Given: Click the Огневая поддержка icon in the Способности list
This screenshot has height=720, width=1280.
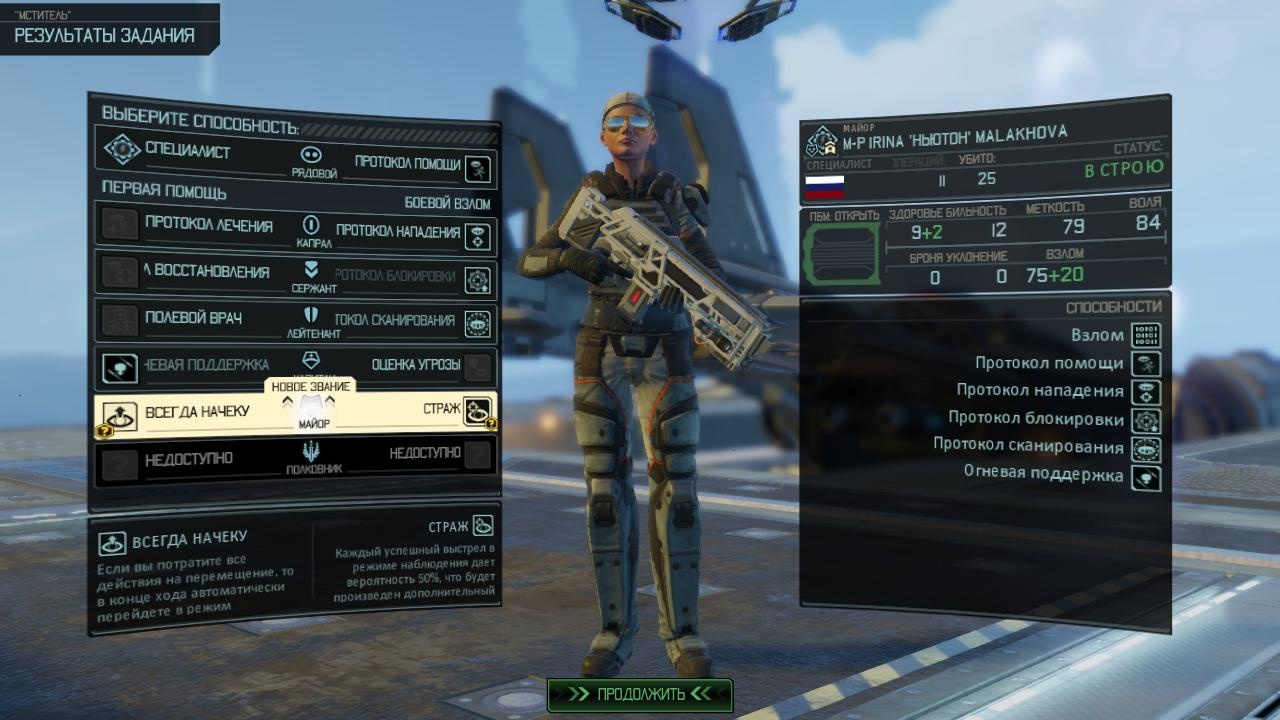Looking at the screenshot, I should (1145, 477).
